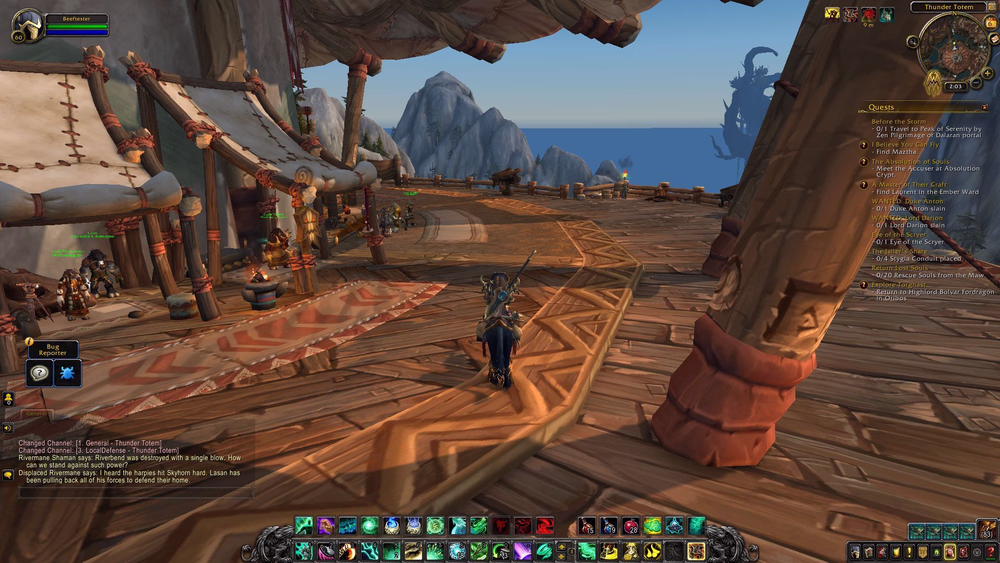
Task: Open the Bug Reporter question mark button
Action: [40, 373]
